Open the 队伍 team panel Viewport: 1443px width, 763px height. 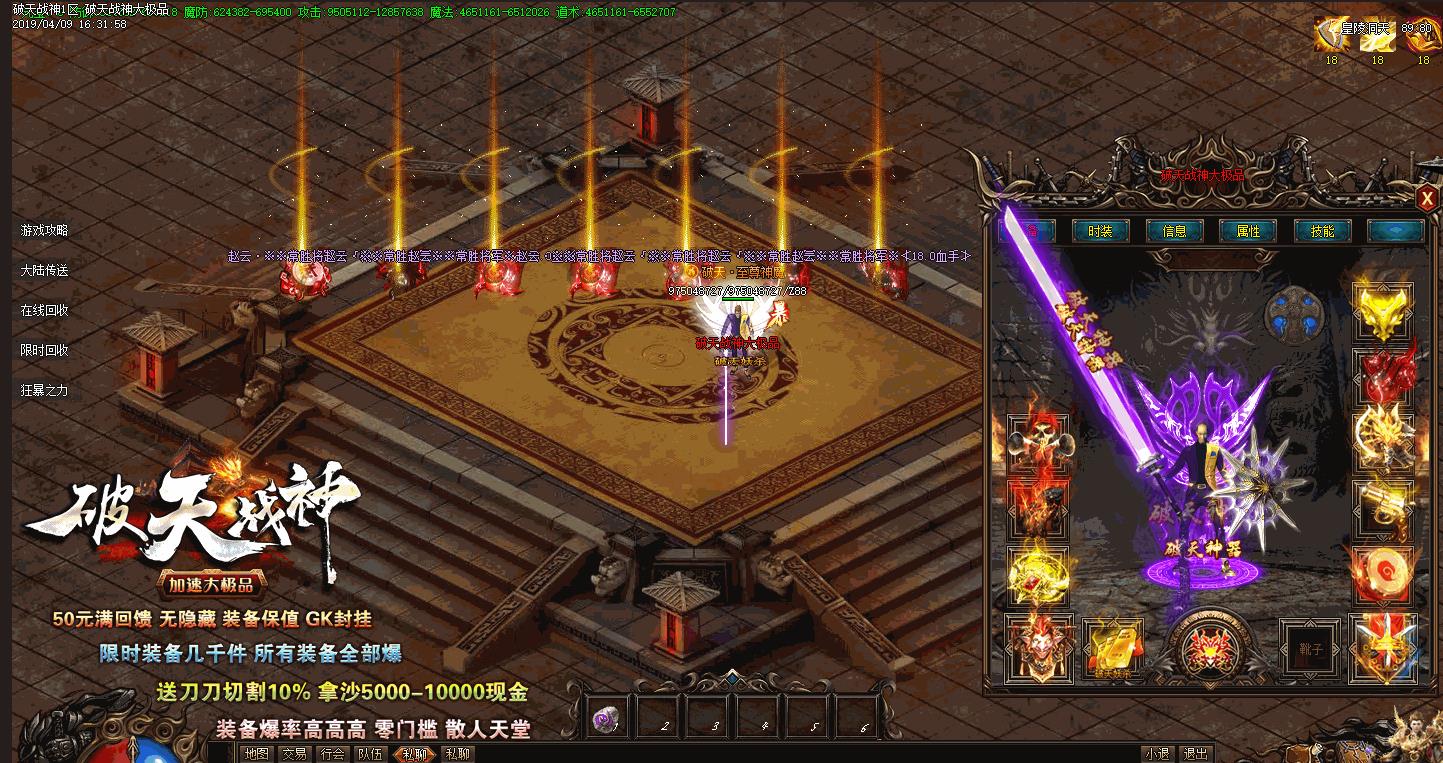[370, 754]
